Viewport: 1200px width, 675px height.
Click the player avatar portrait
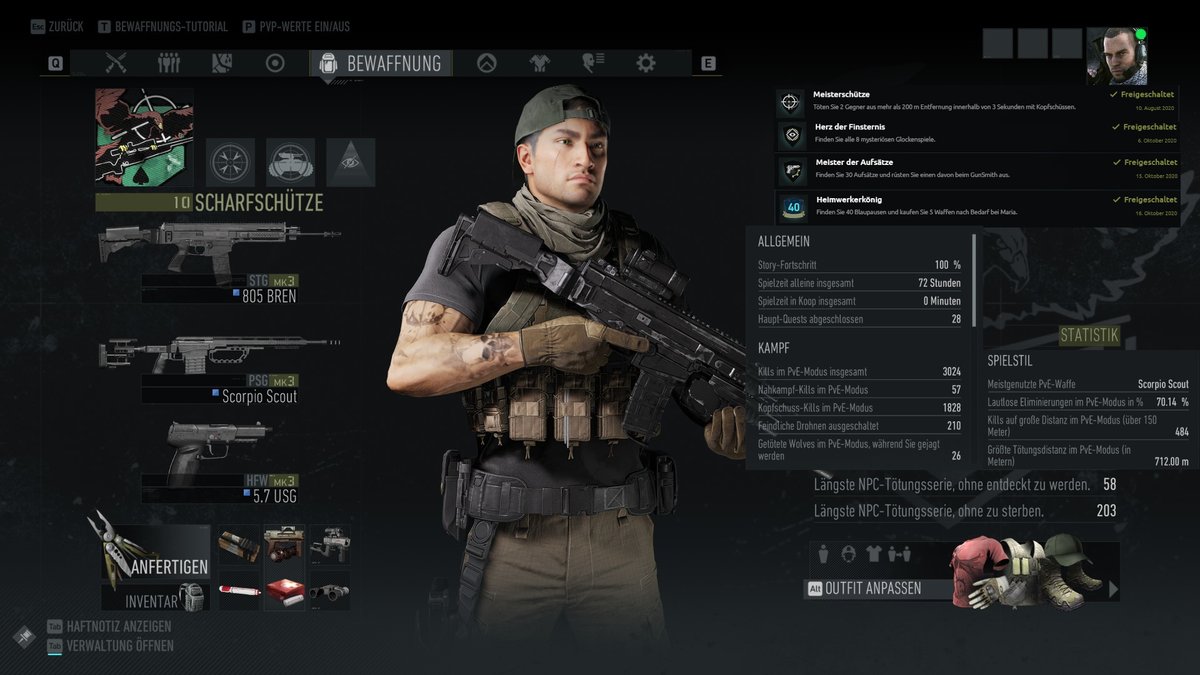pos(1115,56)
